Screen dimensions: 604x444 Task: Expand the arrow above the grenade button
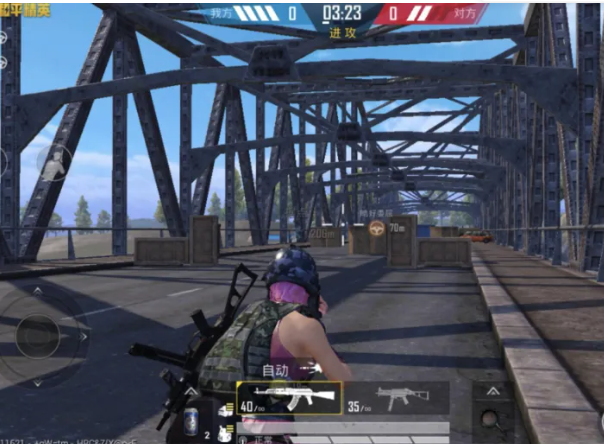coord(492,391)
